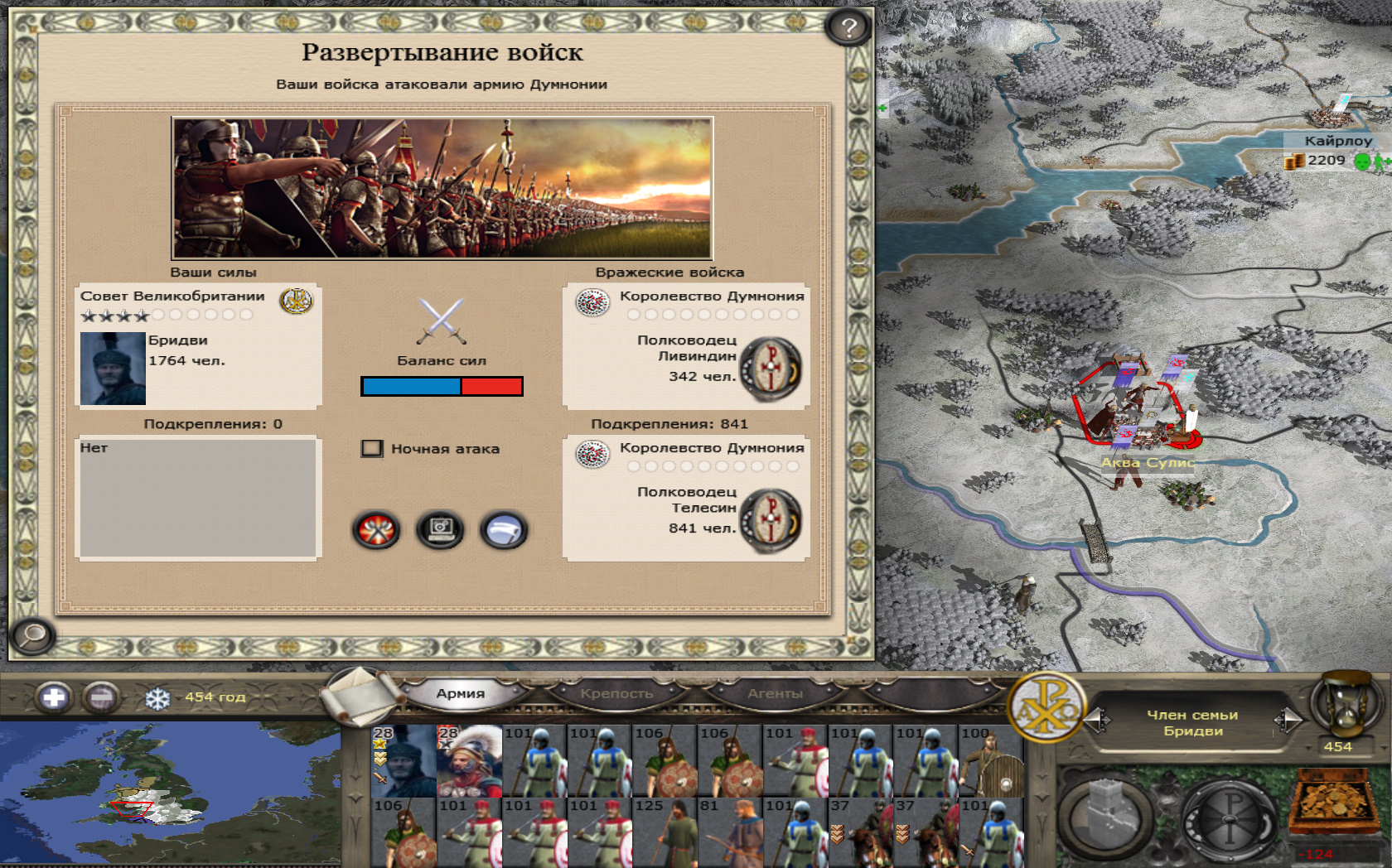Click the magnifying glass on the scroll

pyautogui.click(x=33, y=636)
